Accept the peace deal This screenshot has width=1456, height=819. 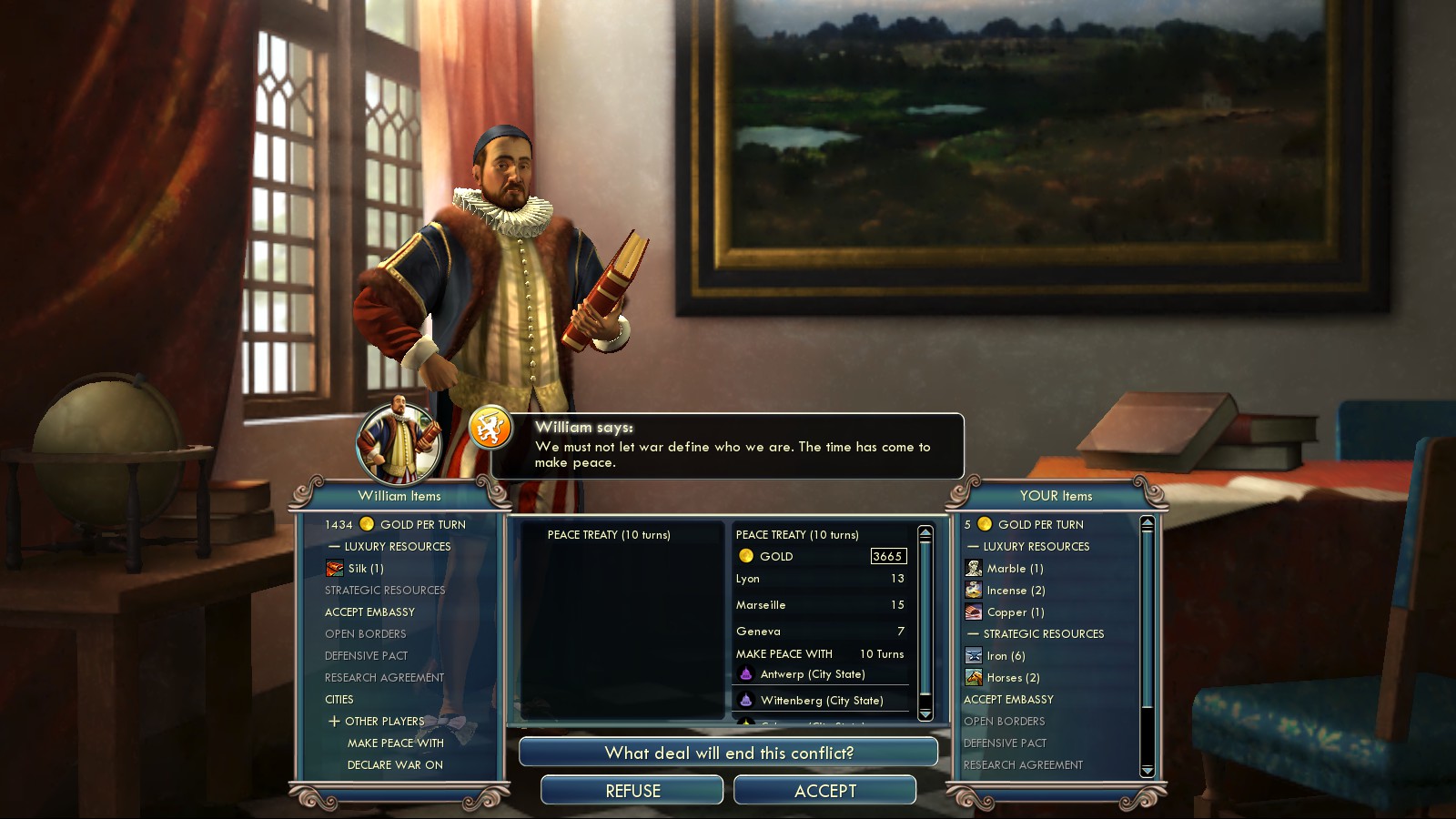pos(824,791)
